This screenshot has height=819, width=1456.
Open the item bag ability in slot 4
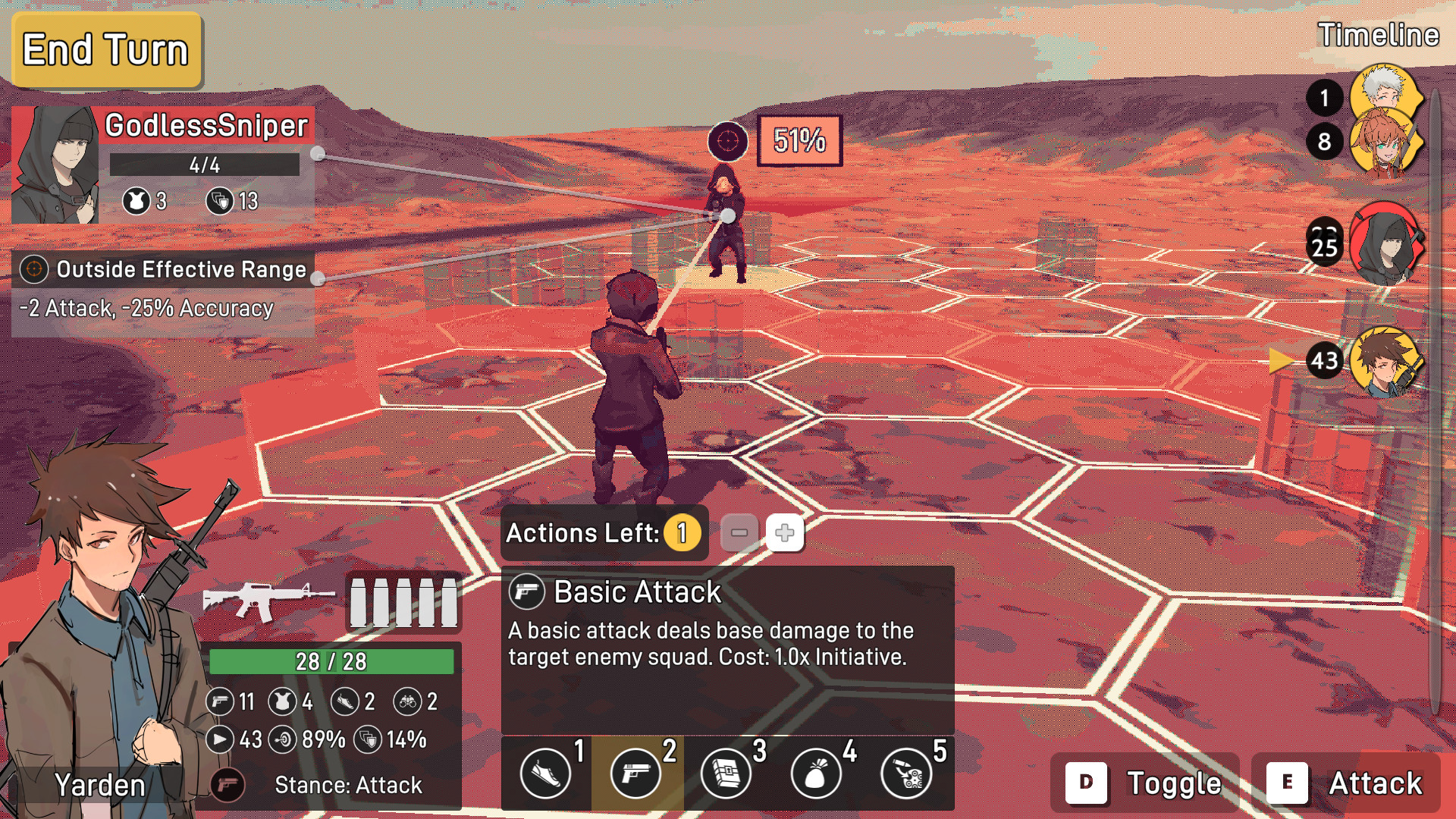[816, 773]
